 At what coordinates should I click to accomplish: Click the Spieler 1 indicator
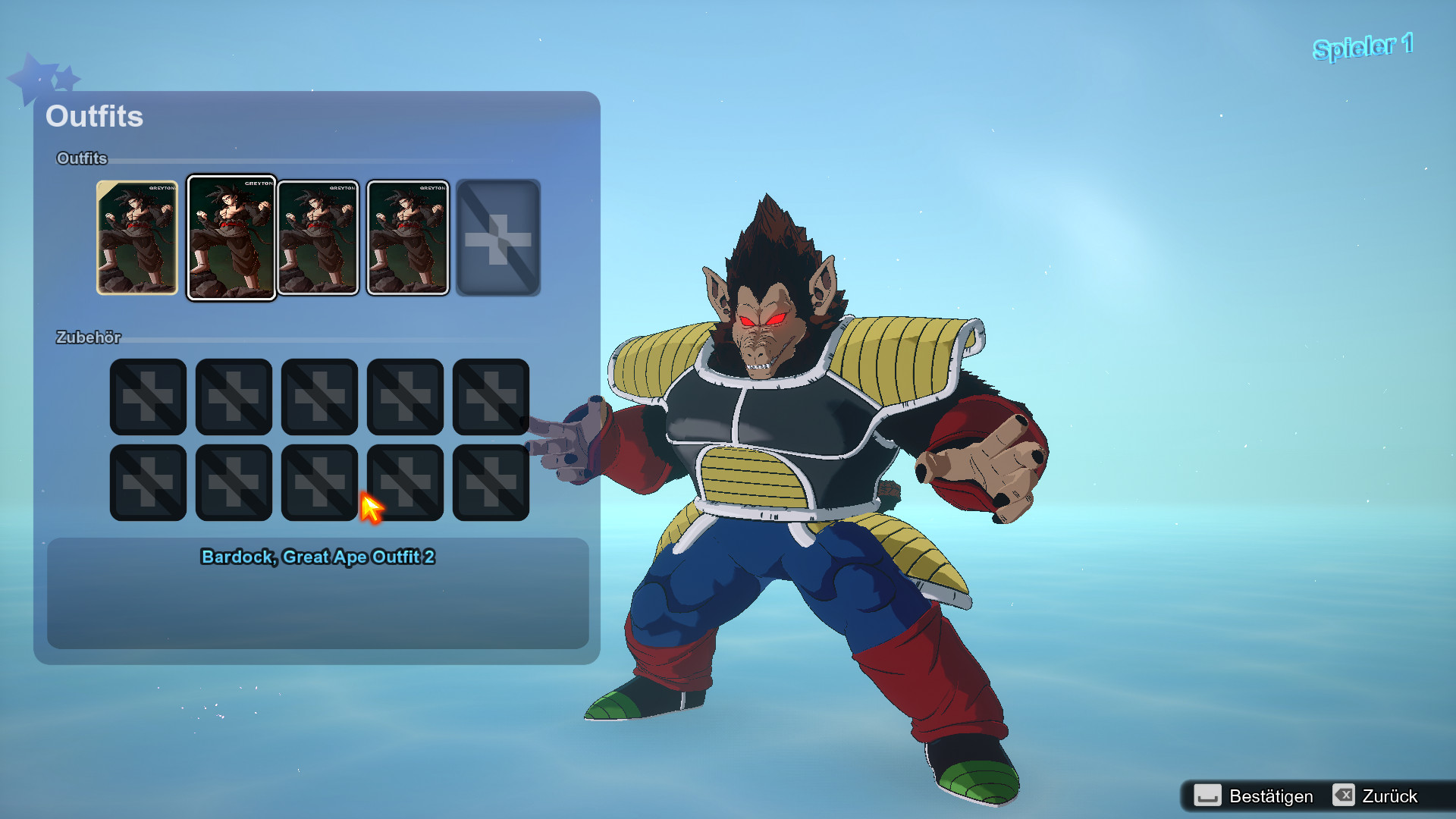pos(1363,45)
